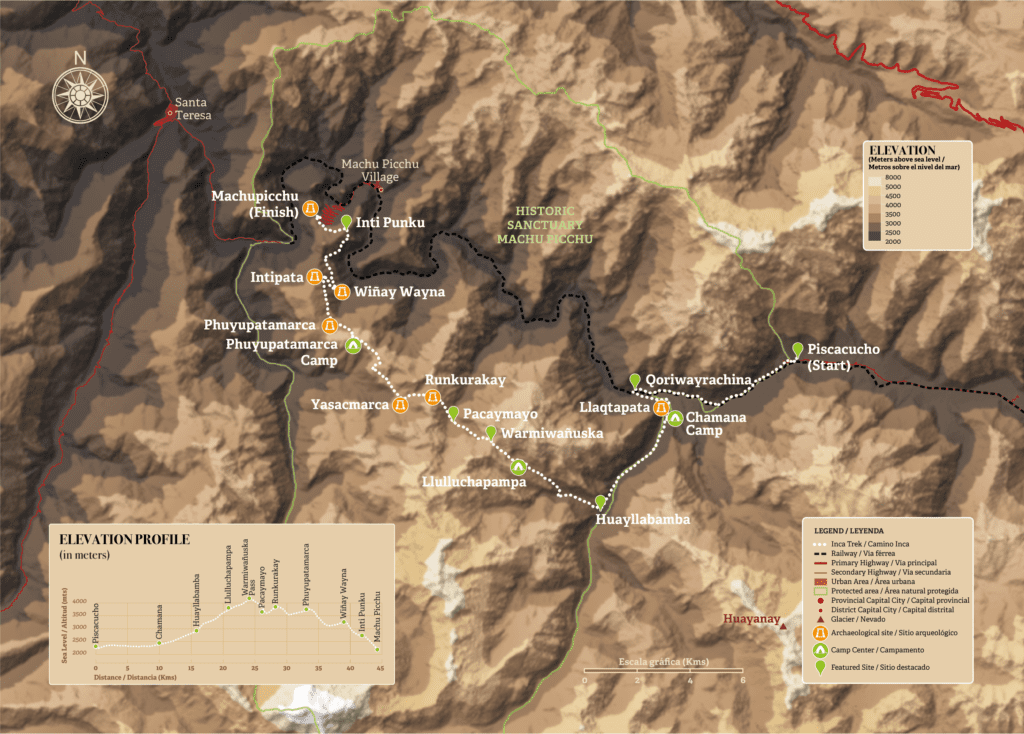This screenshot has height=734, width=1024.
Task: Click the Warmiwañuska pass pin
Action: pyautogui.click(x=490, y=432)
